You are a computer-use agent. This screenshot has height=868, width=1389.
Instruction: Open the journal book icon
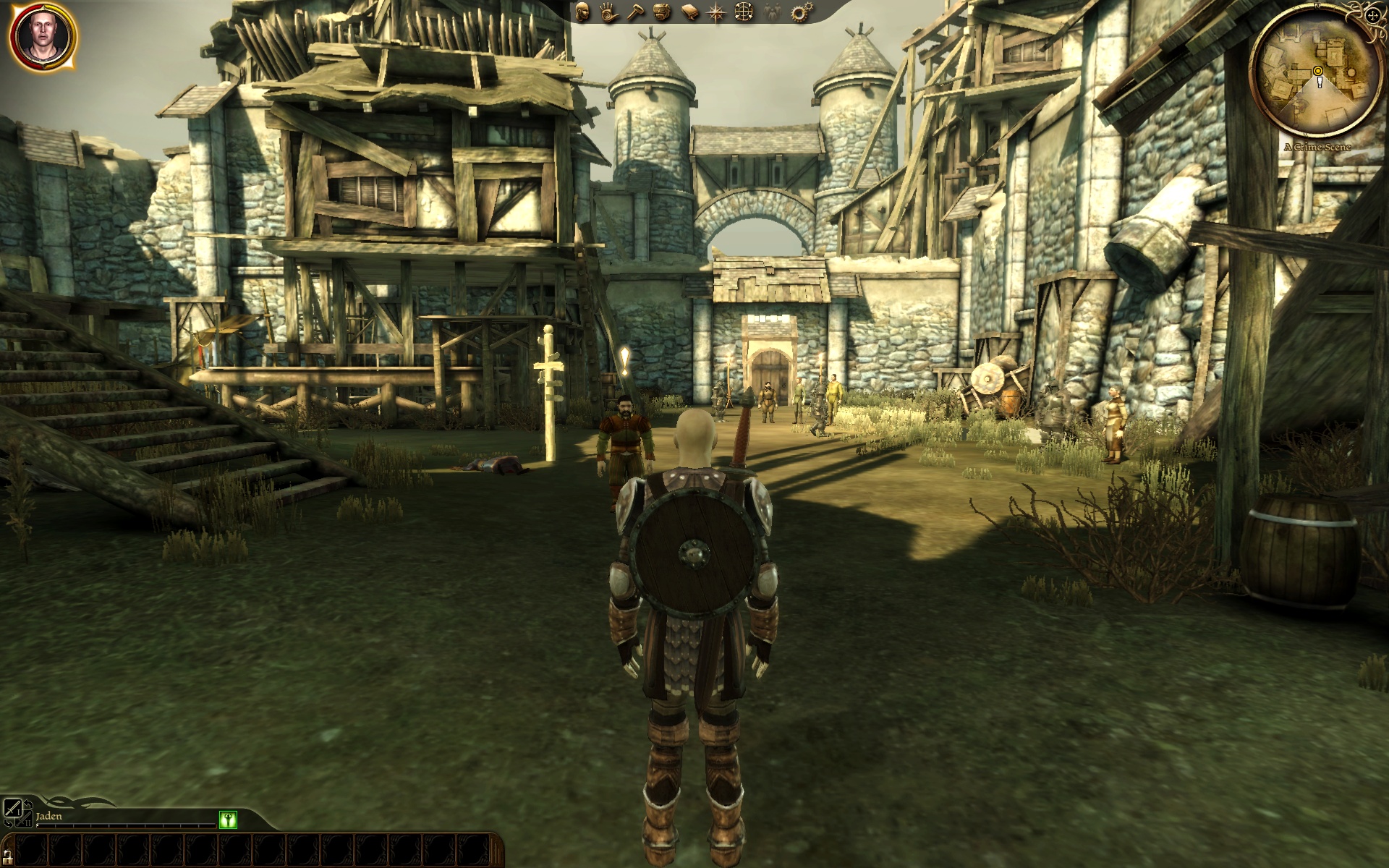tap(689, 12)
